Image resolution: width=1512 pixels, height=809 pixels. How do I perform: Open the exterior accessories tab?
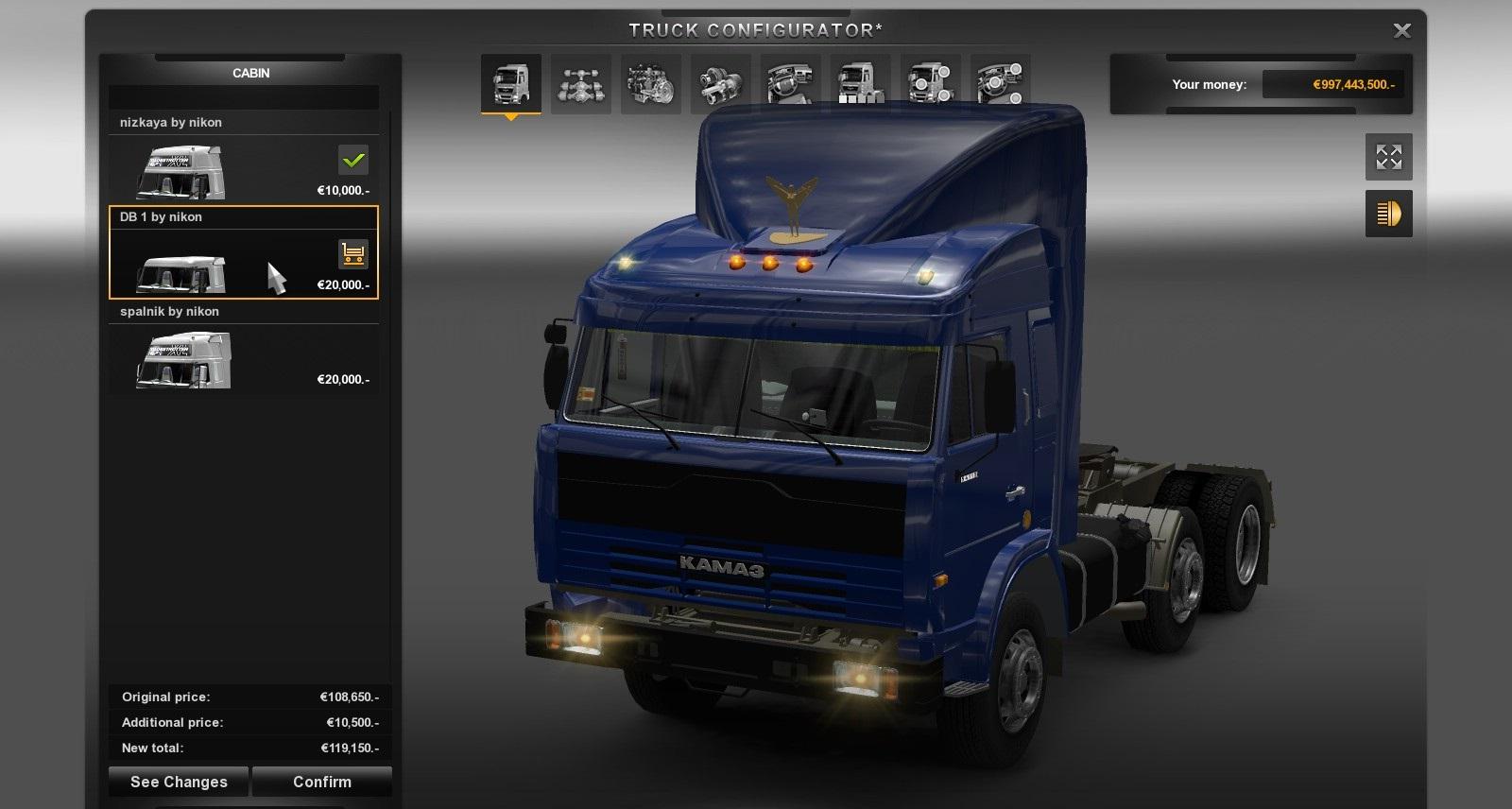pos(930,84)
